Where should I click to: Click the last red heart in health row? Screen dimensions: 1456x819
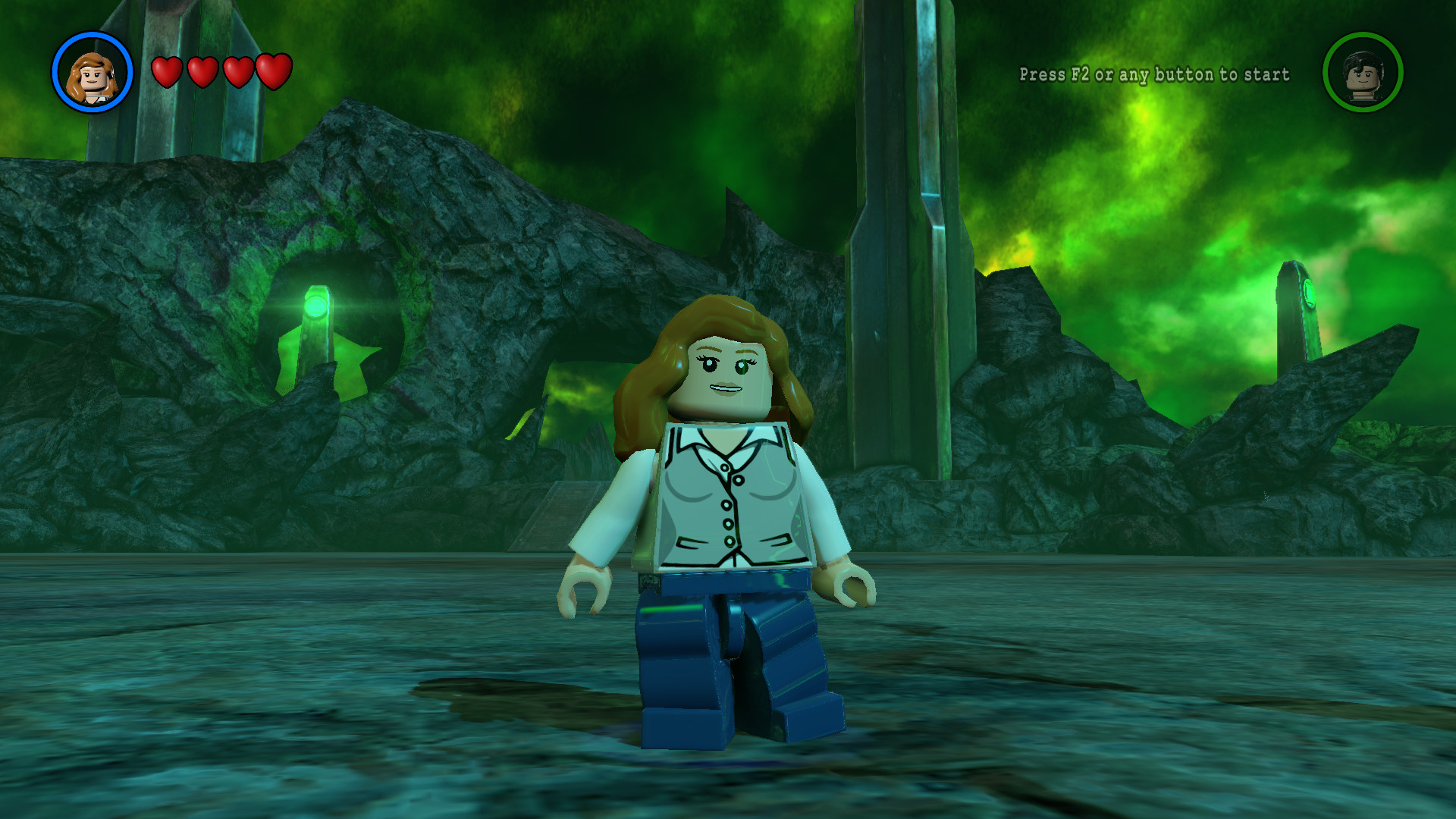273,71
